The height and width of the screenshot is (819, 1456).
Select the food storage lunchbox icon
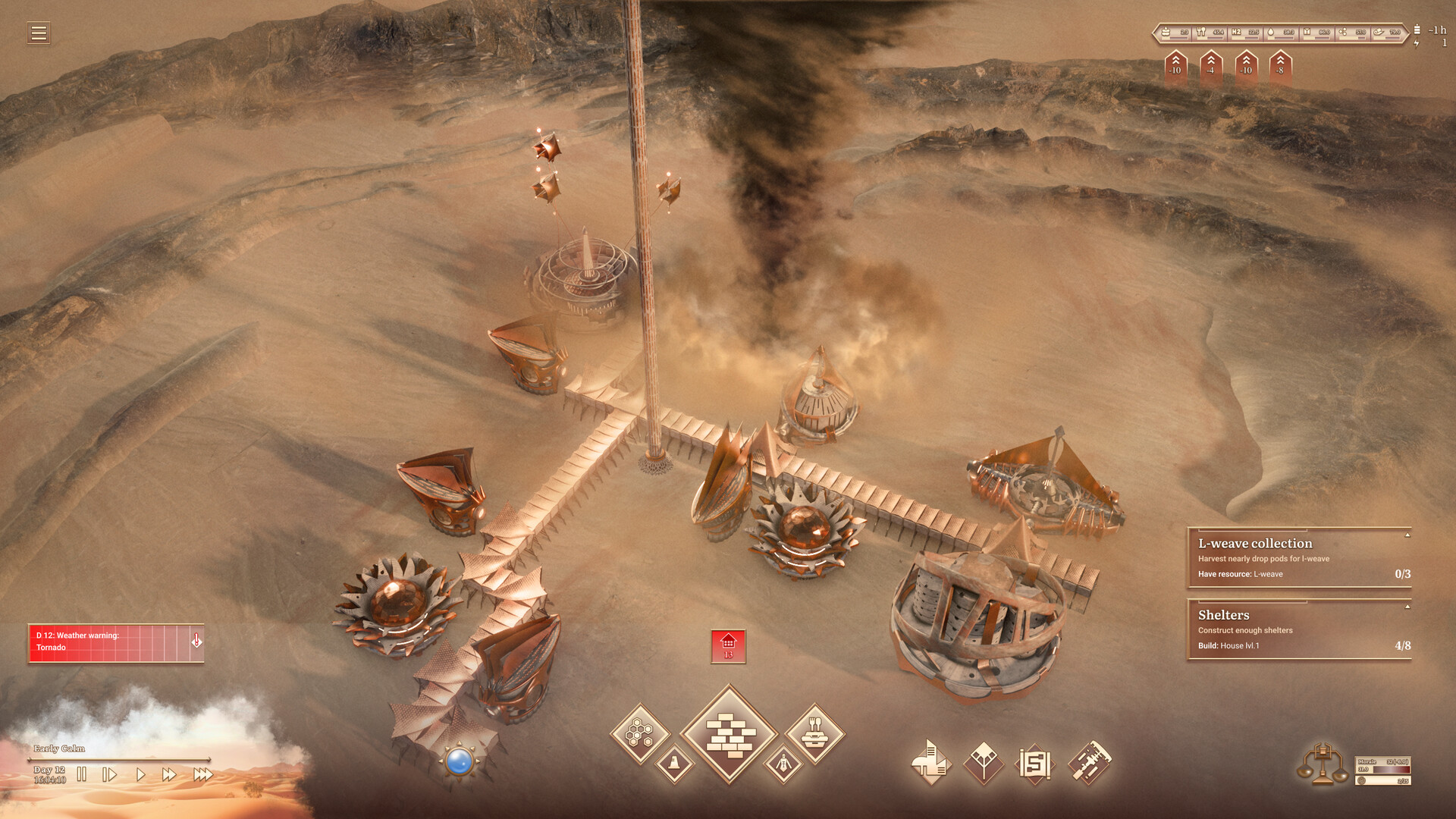(814, 733)
